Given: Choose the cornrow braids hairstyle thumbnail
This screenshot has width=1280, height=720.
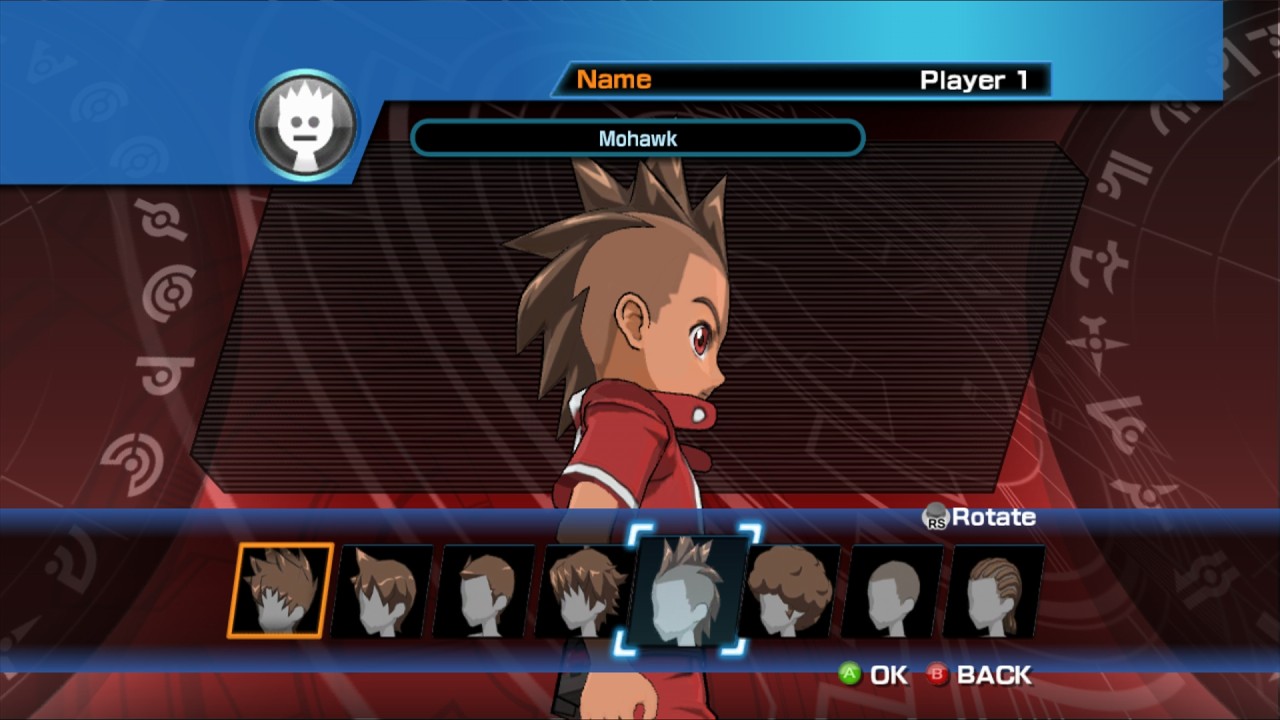Looking at the screenshot, I should [994, 591].
